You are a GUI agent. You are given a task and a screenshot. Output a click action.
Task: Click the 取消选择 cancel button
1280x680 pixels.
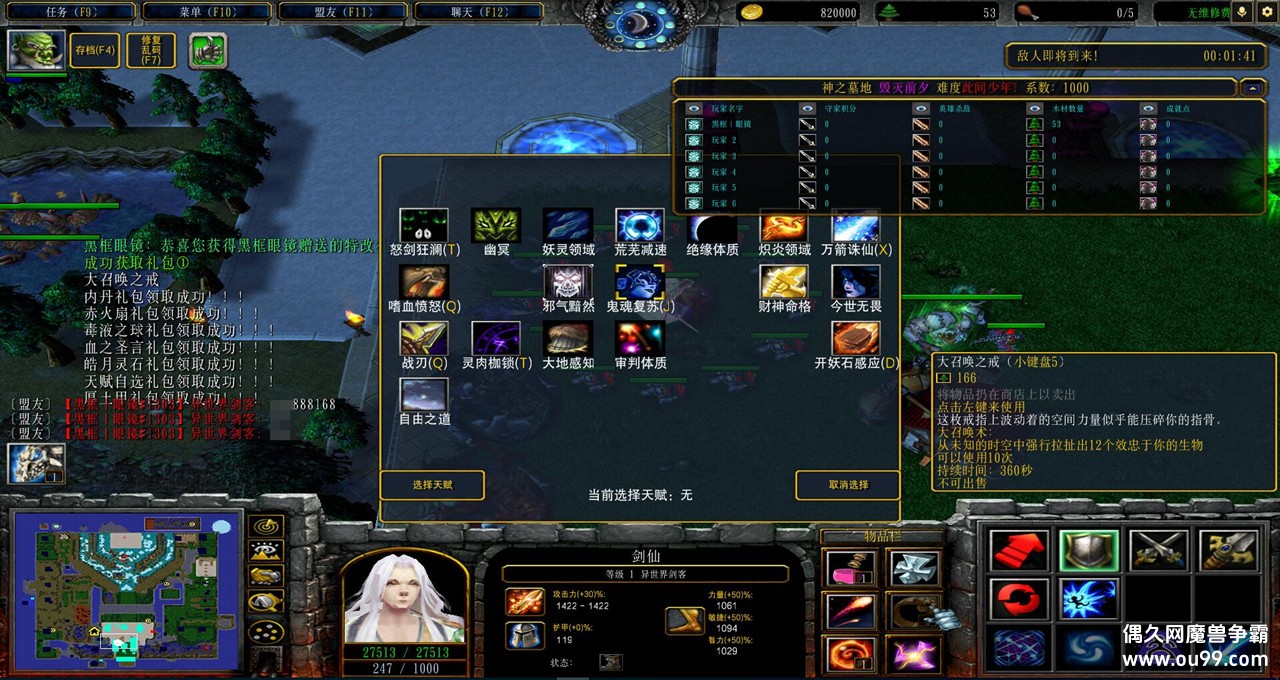(x=848, y=485)
